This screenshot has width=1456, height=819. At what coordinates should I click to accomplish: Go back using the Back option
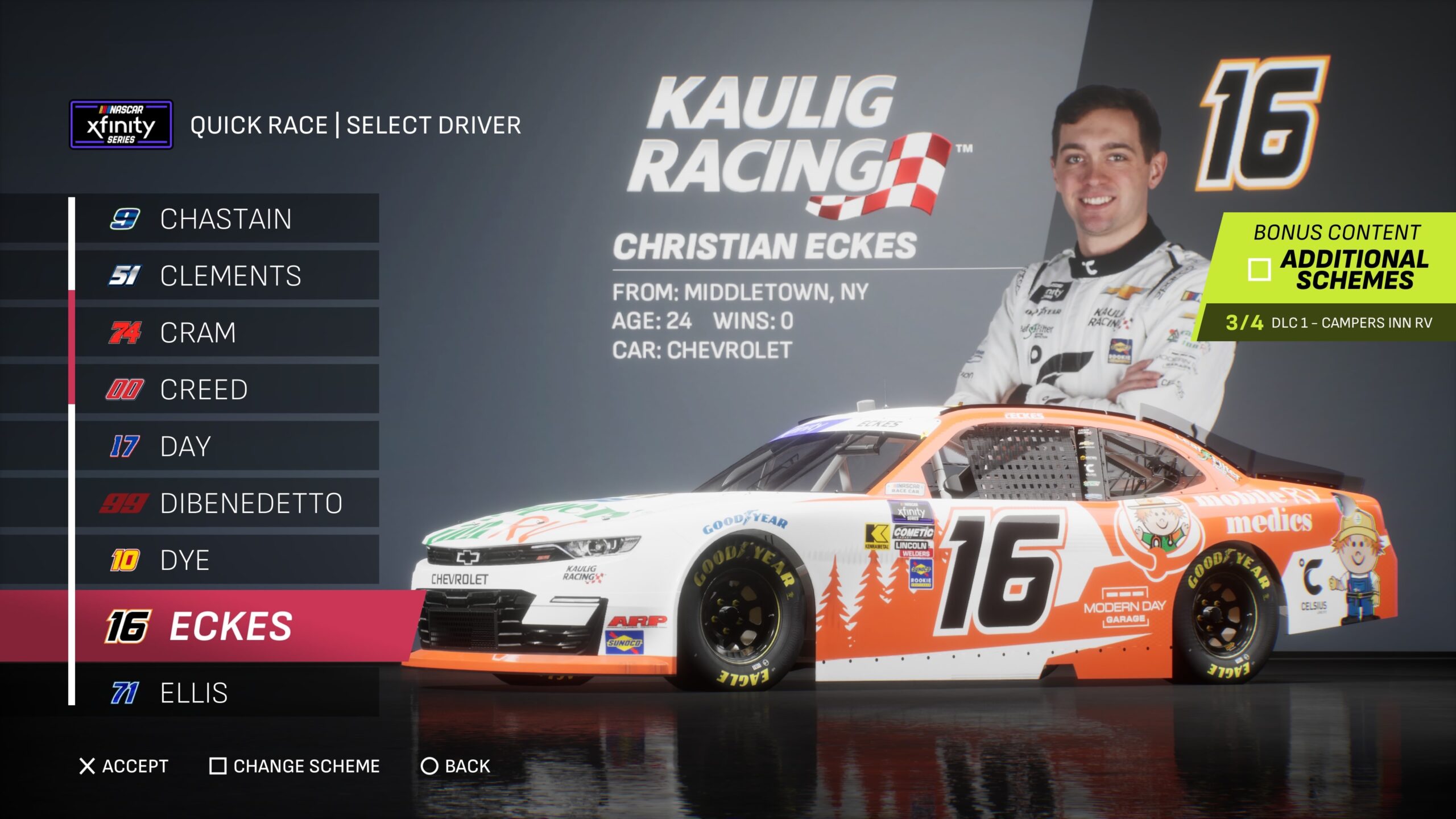[455, 766]
